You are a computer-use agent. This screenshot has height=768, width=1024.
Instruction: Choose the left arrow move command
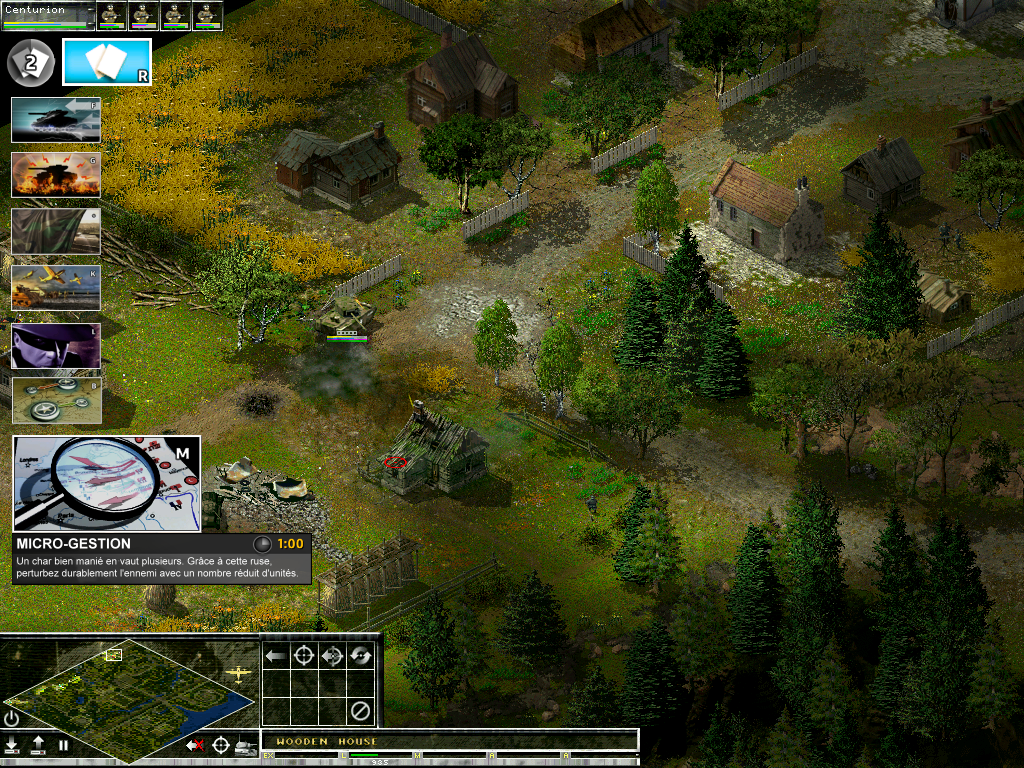[276, 656]
